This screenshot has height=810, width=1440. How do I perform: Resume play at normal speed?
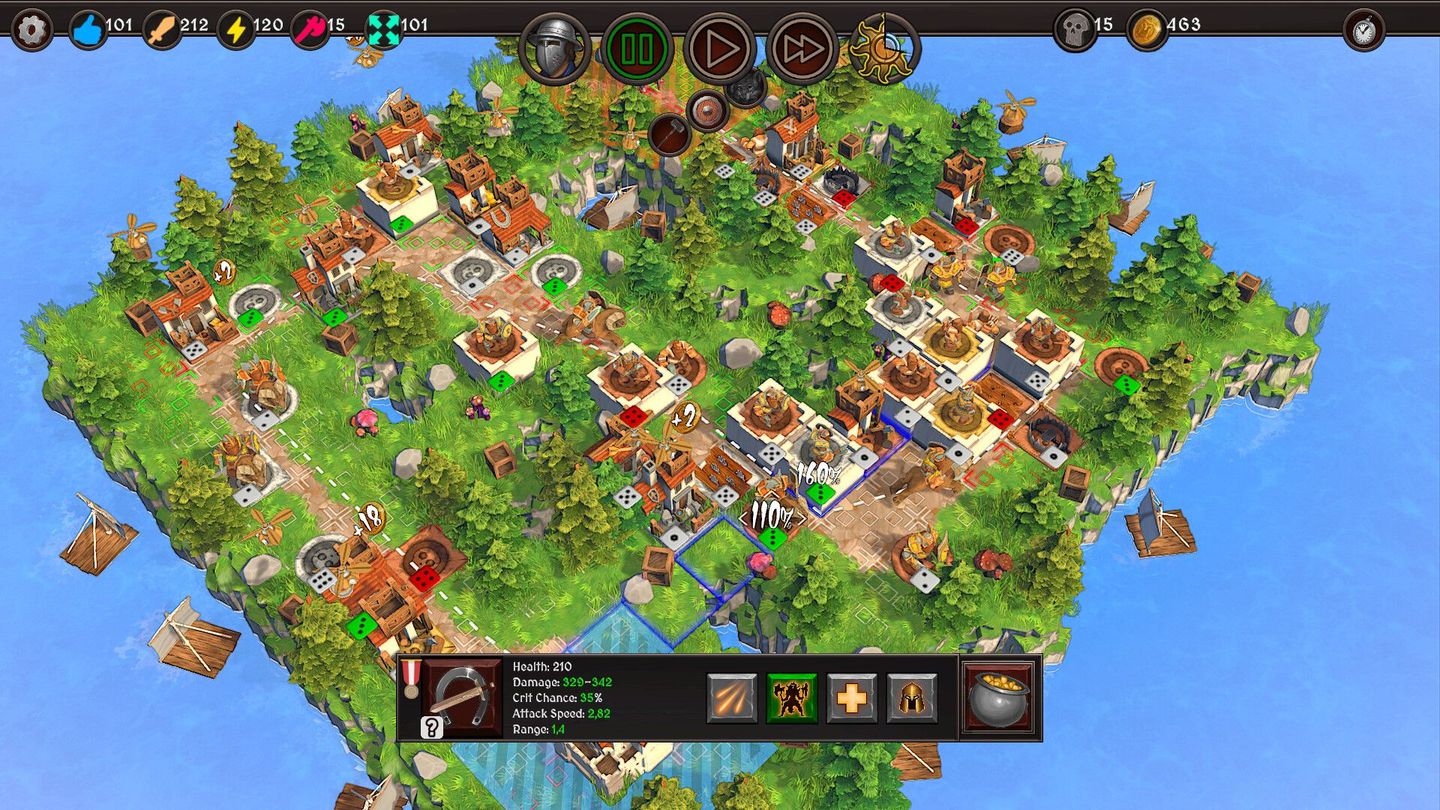point(720,49)
